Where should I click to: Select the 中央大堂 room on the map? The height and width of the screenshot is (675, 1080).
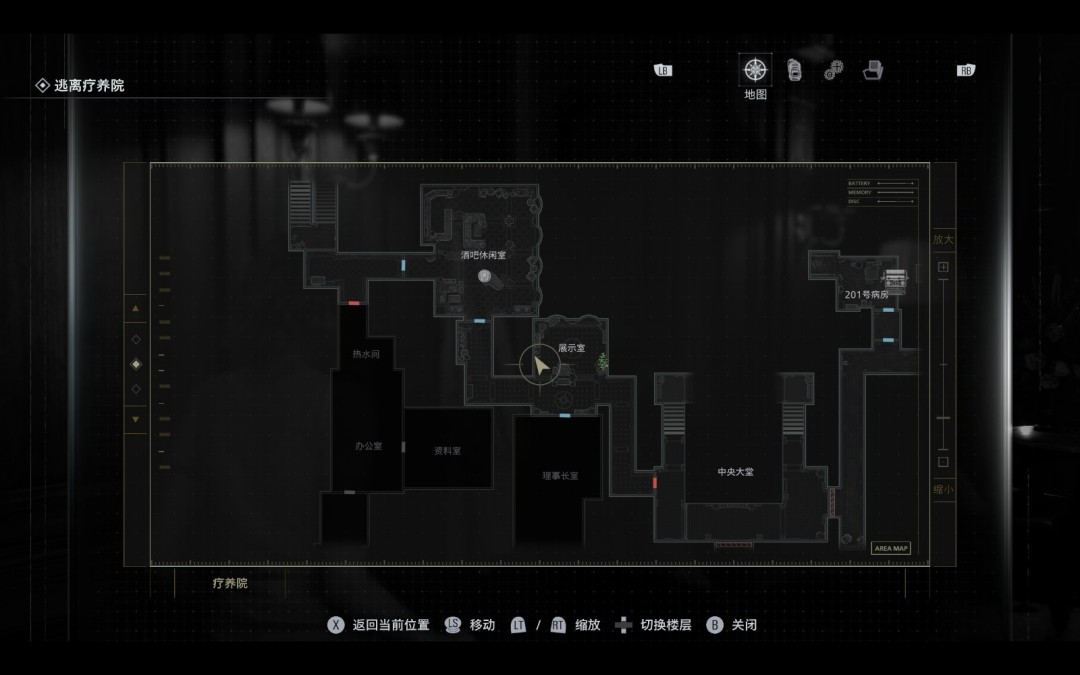coord(735,471)
